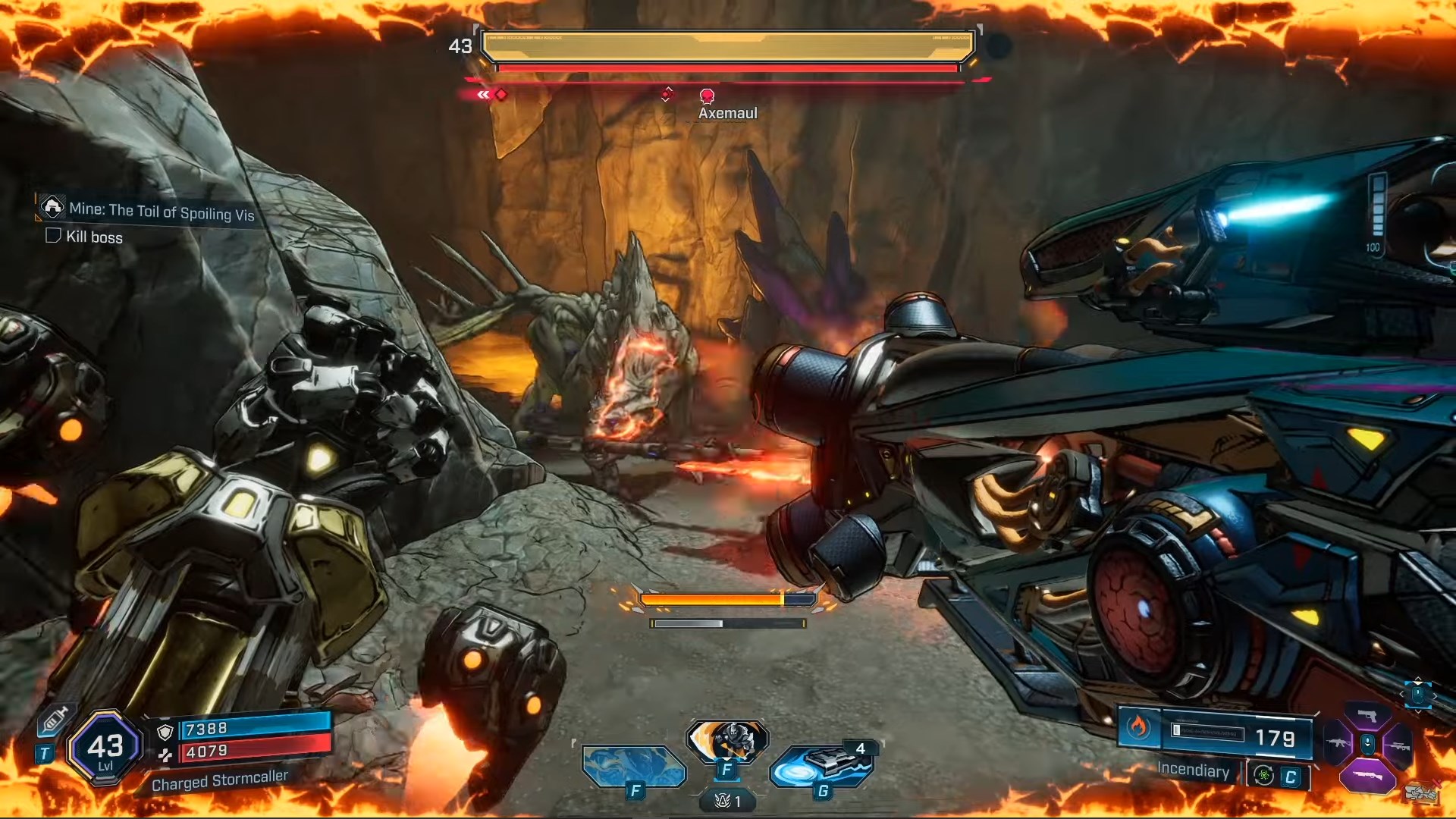The width and height of the screenshot is (1456, 819).
Task: Click the Axemaul boss nameplate
Action: point(727,112)
